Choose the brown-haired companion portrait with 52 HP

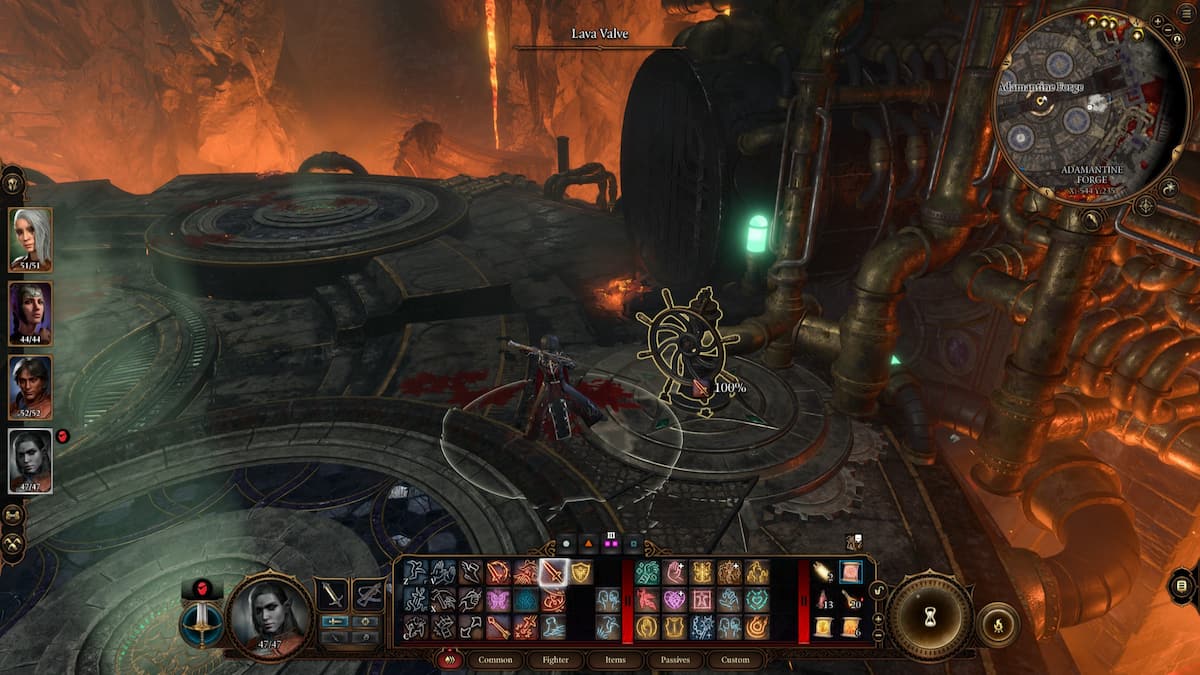(x=30, y=384)
